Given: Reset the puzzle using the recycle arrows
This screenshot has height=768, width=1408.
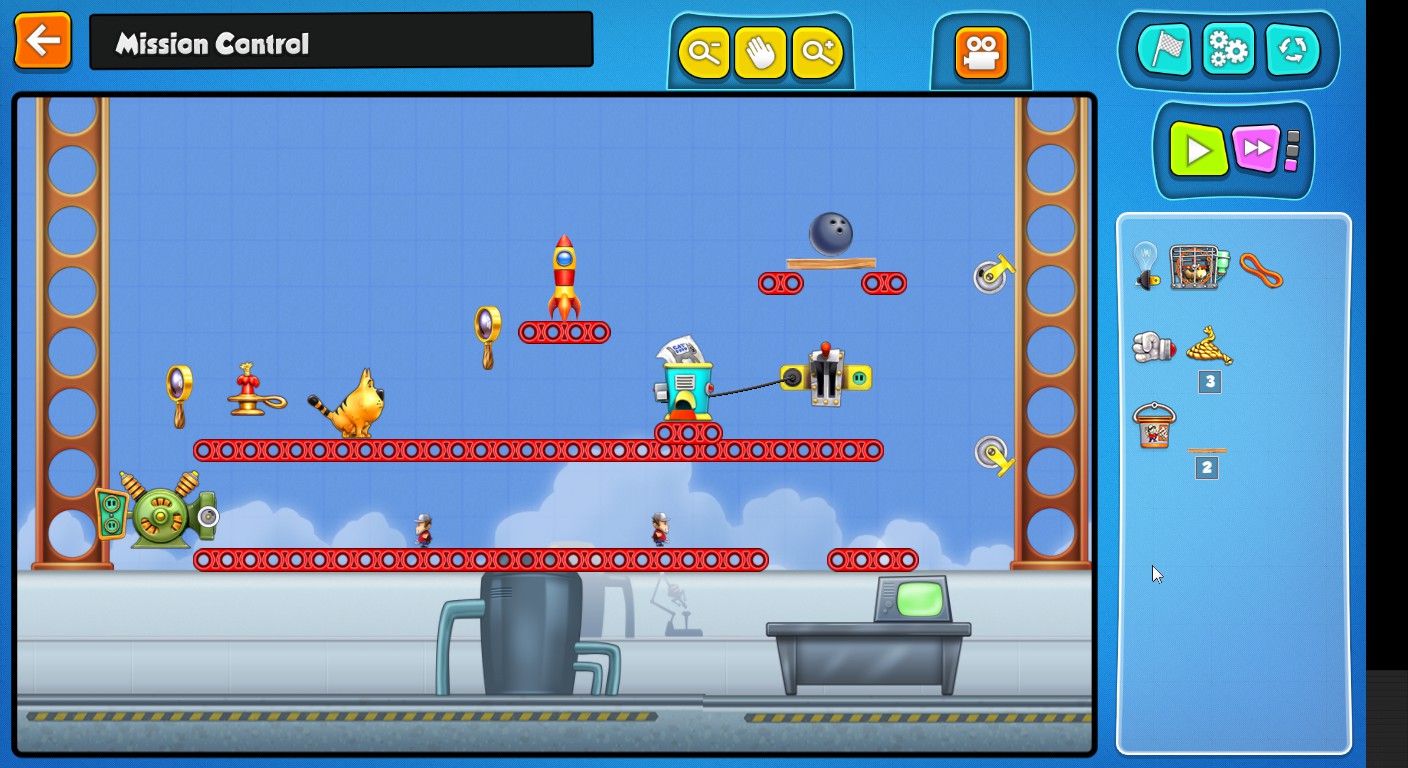Looking at the screenshot, I should pyautogui.click(x=1292, y=50).
